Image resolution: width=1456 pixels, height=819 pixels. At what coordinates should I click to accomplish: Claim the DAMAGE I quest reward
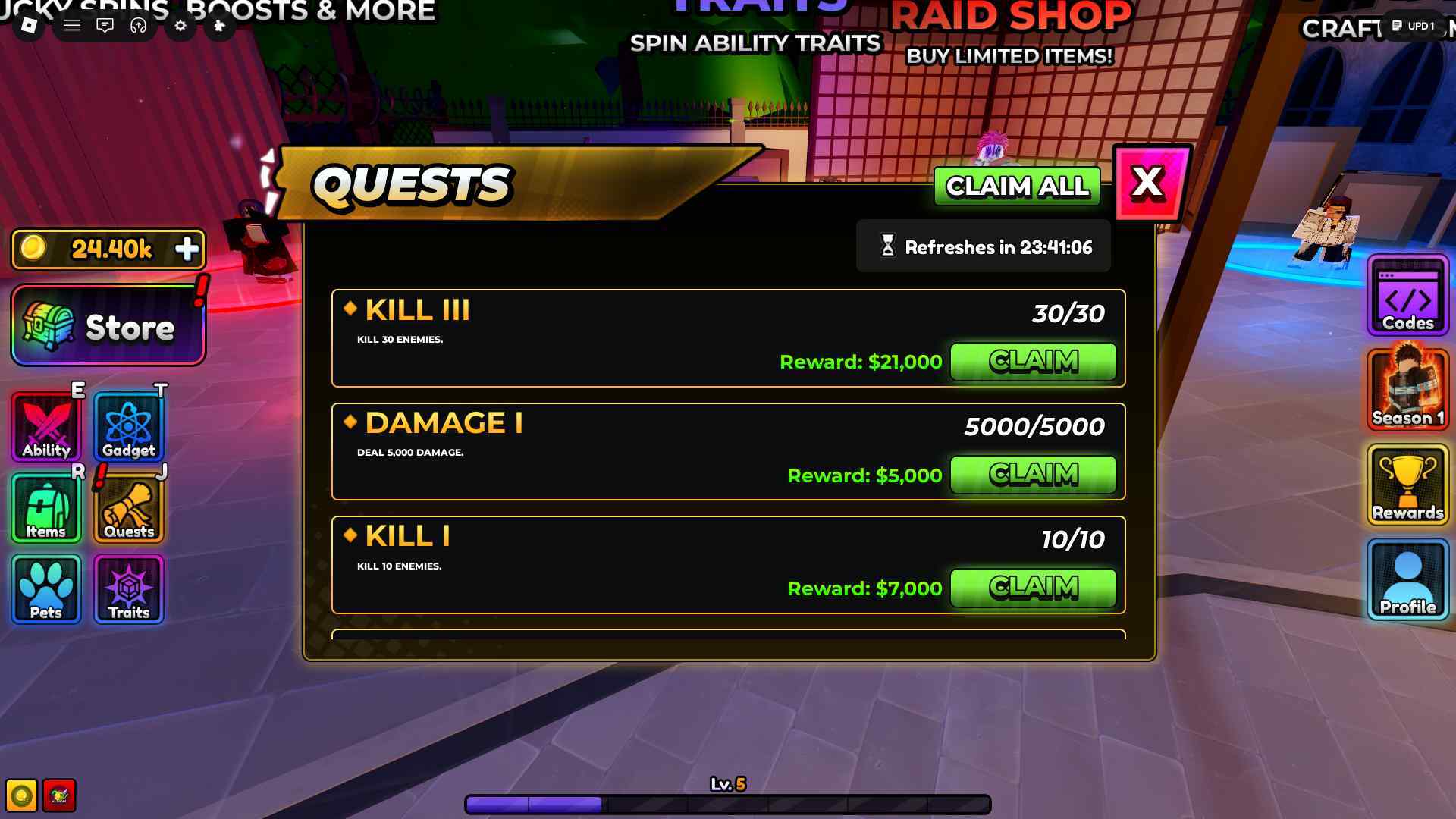[1032, 475]
